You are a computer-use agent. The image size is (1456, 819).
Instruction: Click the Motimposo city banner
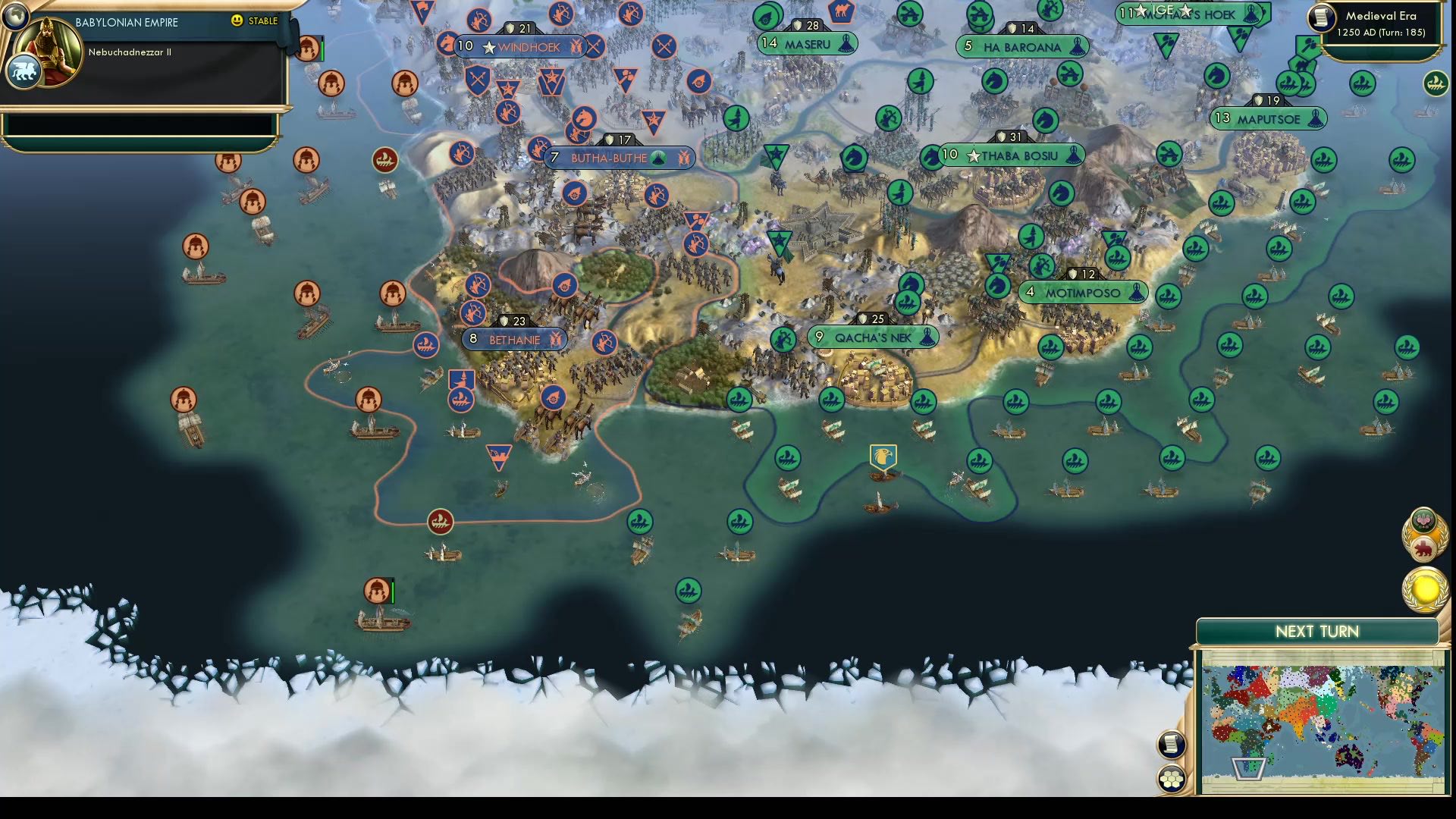click(1082, 292)
